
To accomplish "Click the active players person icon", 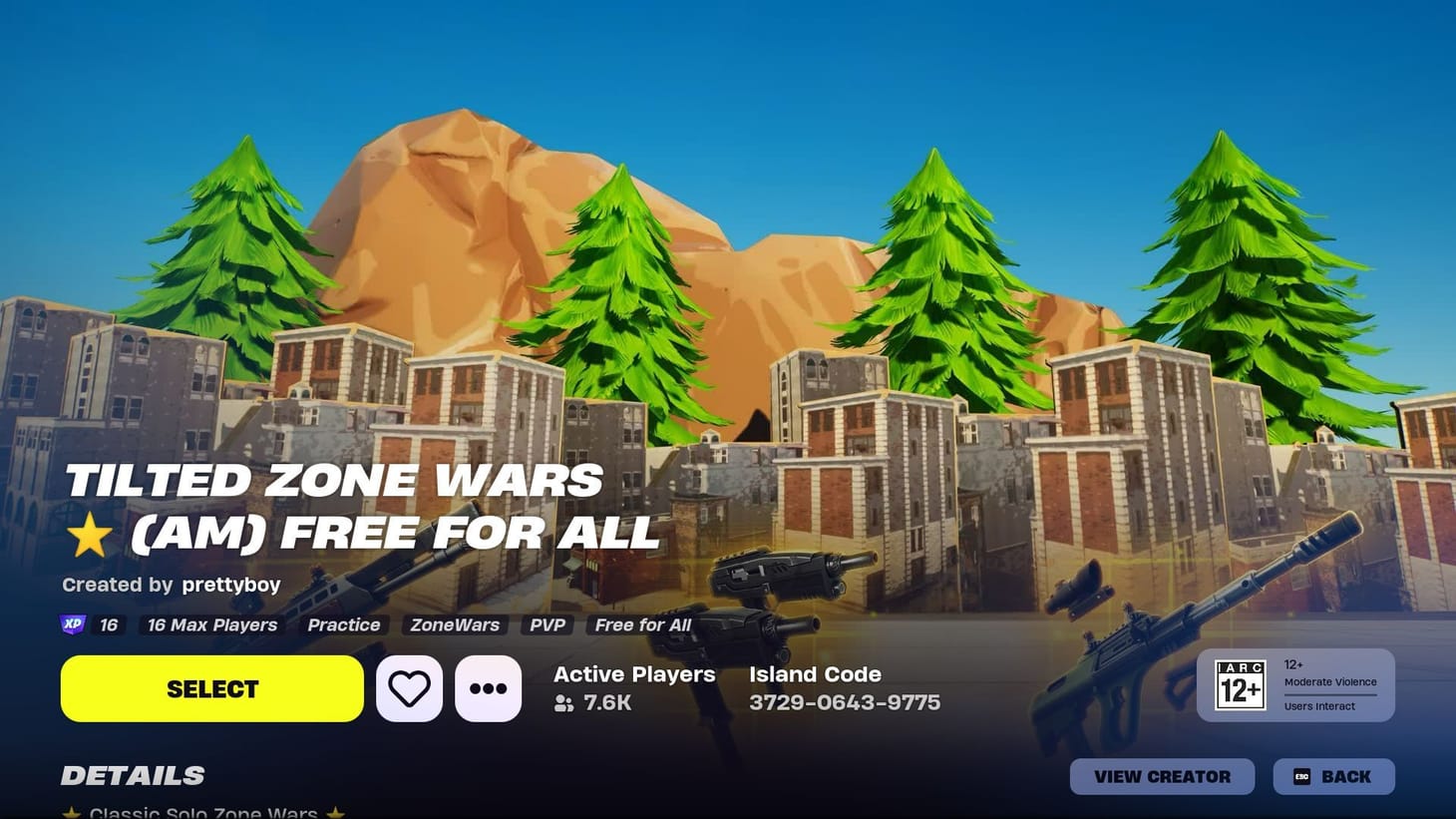I will point(564,703).
